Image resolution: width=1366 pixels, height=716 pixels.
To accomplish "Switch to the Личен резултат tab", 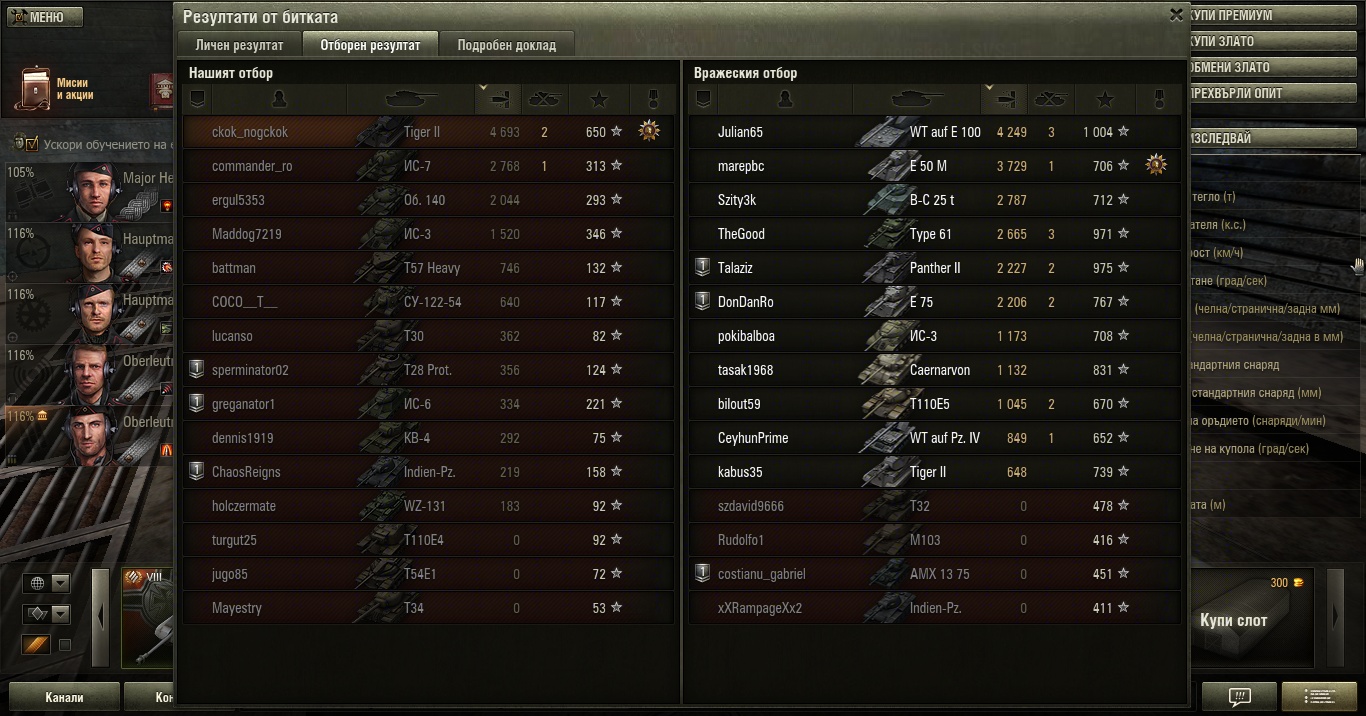I will (239, 45).
